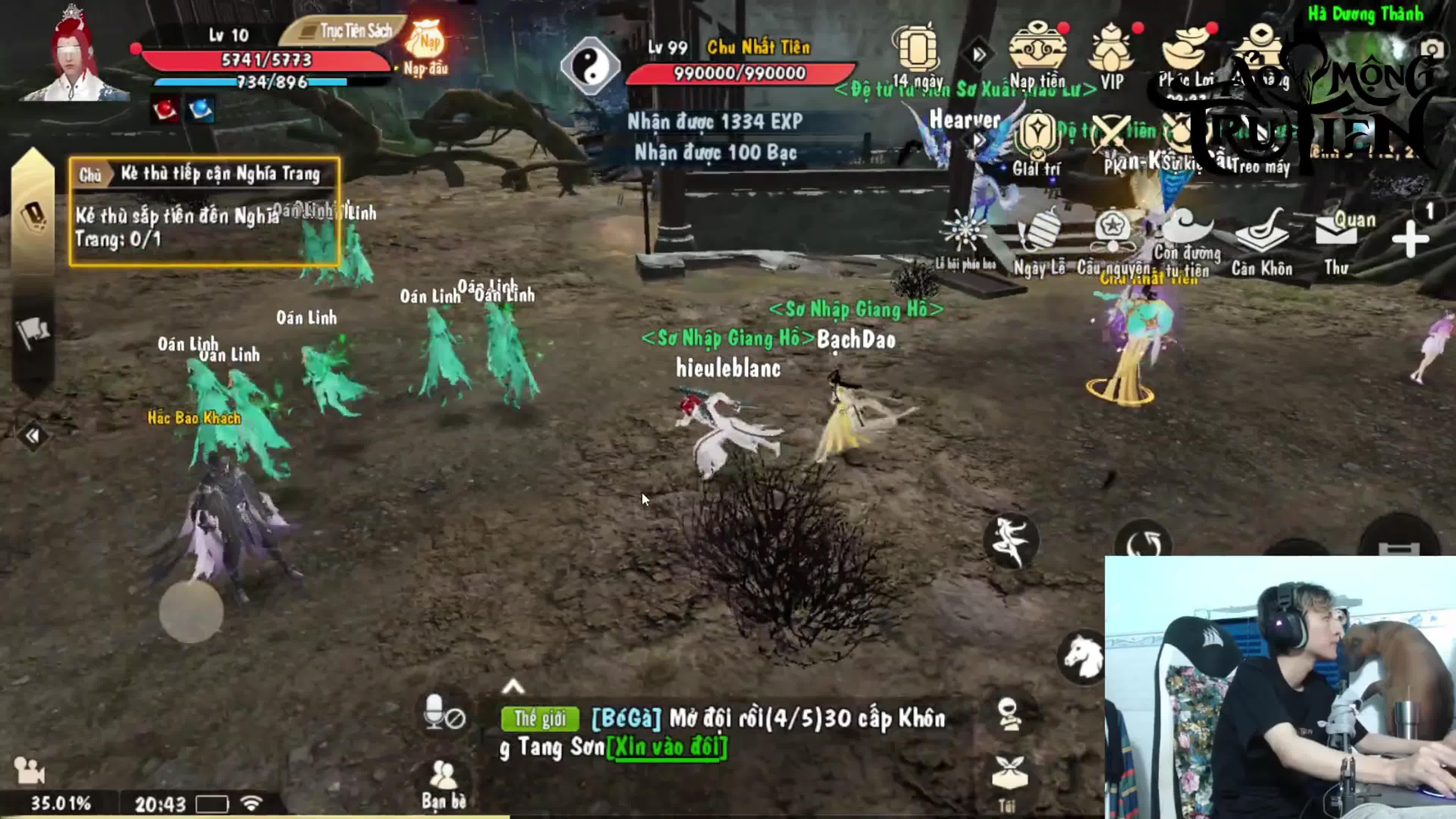Open the Bạn bè friends list
Image resolution: width=1456 pixels, height=819 pixels.
pyautogui.click(x=444, y=783)
